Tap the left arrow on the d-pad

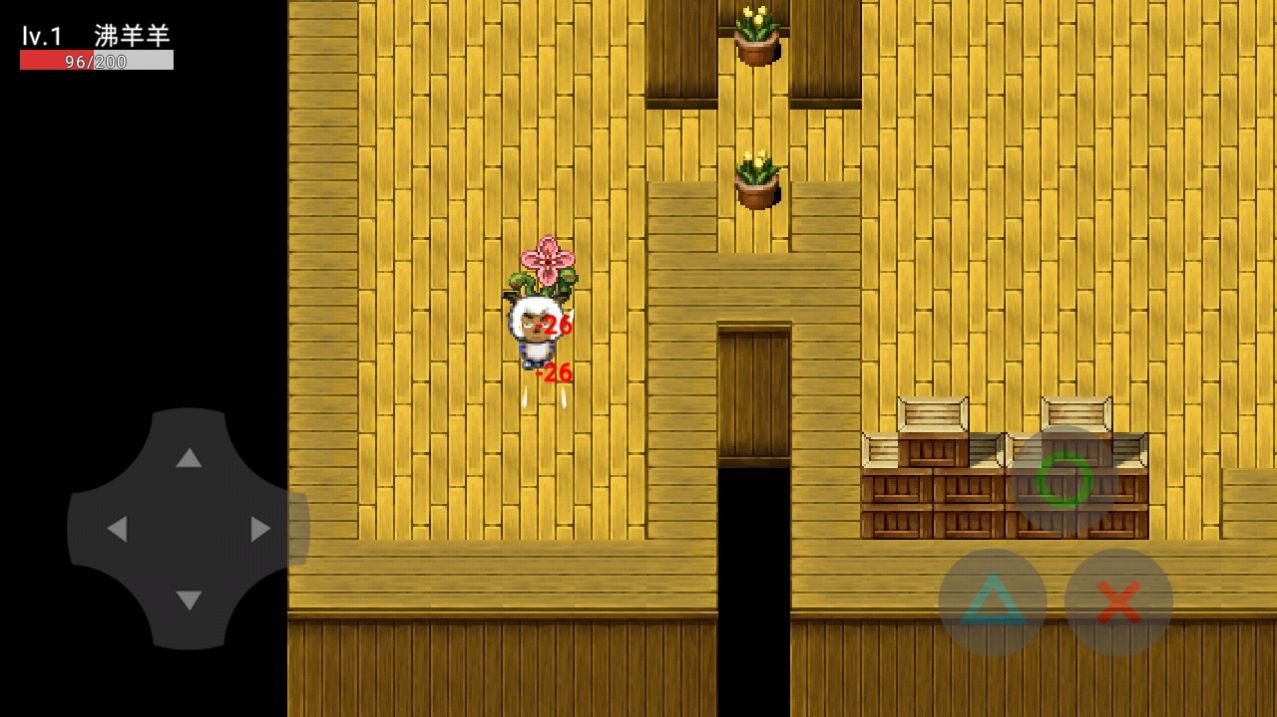[x=117, y=529]
